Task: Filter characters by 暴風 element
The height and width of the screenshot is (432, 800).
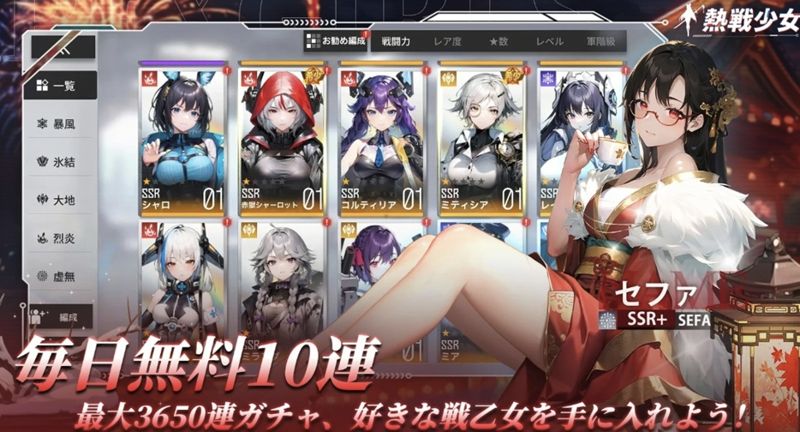Action: pos(62,123)
